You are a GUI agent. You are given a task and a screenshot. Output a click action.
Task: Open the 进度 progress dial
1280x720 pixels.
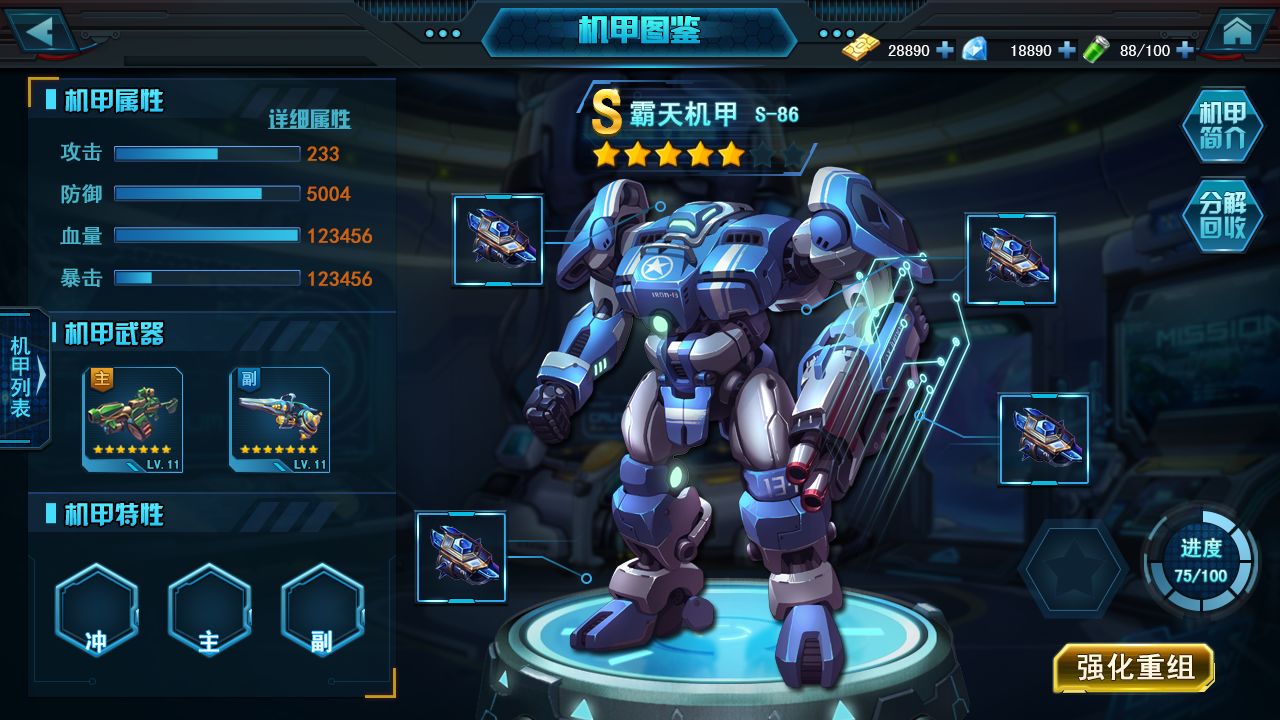[1201, 560]
